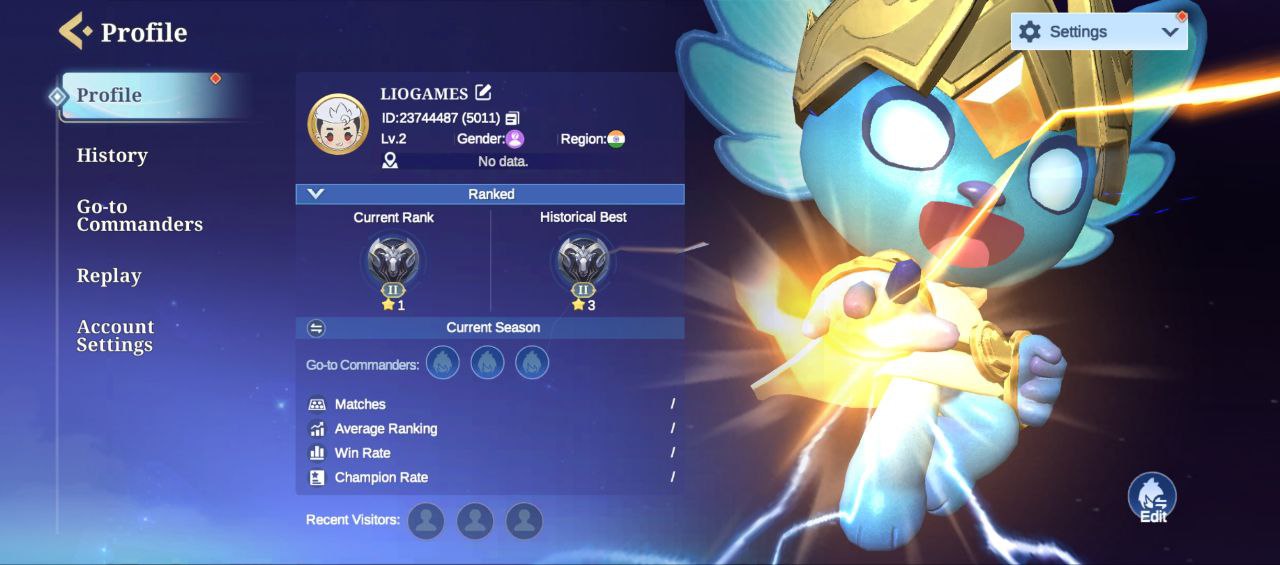Copy the player ID number
This screenshot has height=565, width=1280.
(512, 118)
